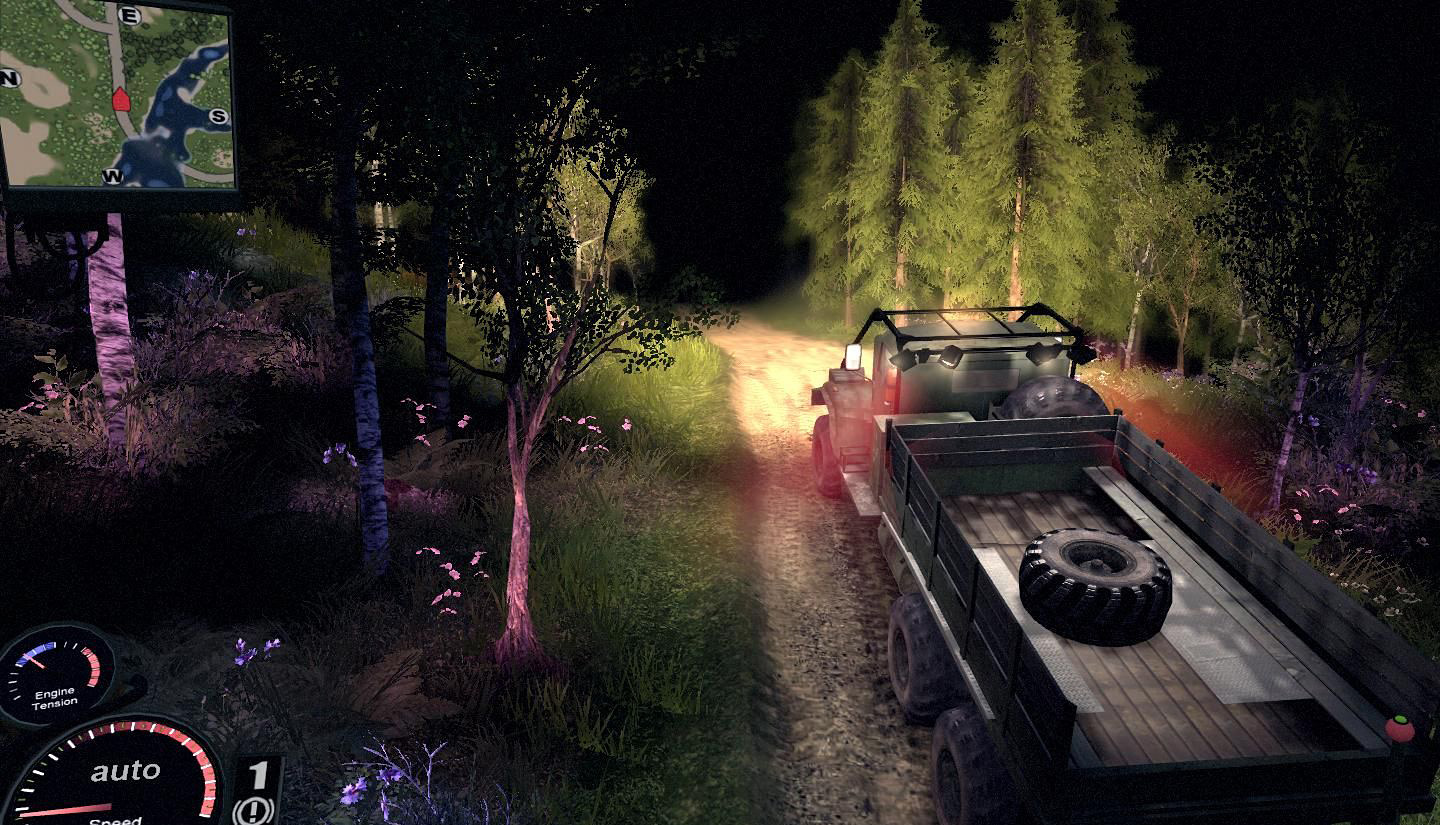Click the red truck marker on minimap
Viewport: 1440px width, 825px height.
(x=121, y=98)
